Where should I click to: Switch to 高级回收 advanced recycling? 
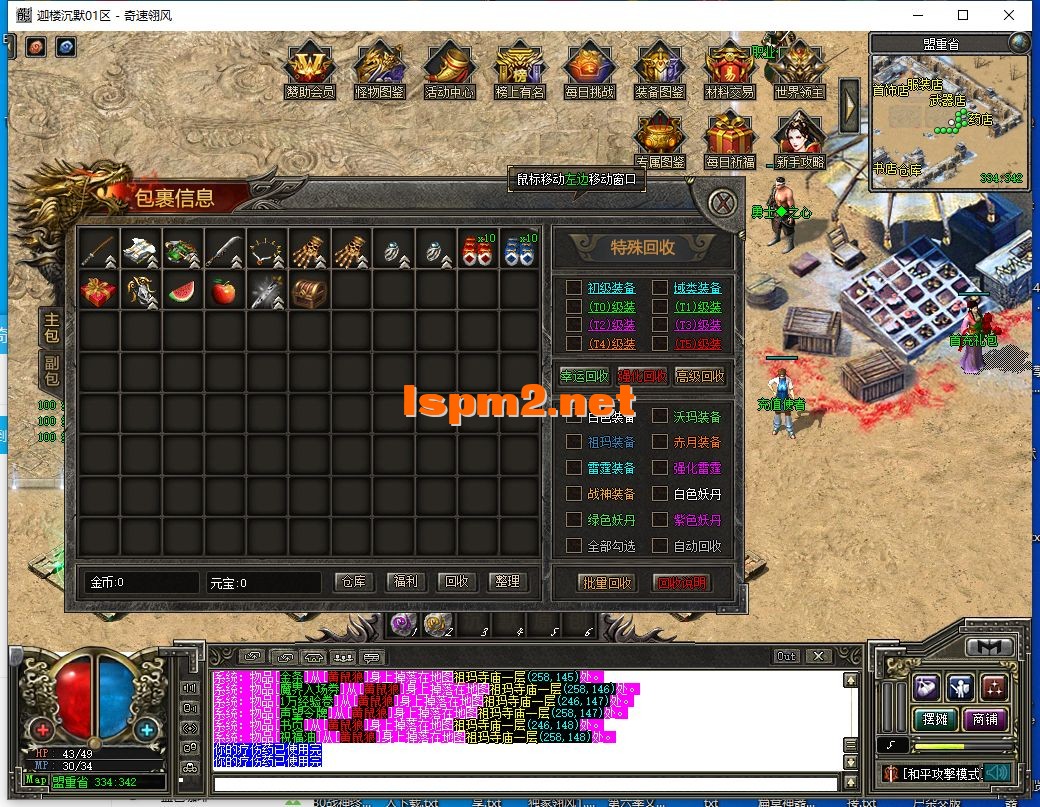click(x=700, y=376)
